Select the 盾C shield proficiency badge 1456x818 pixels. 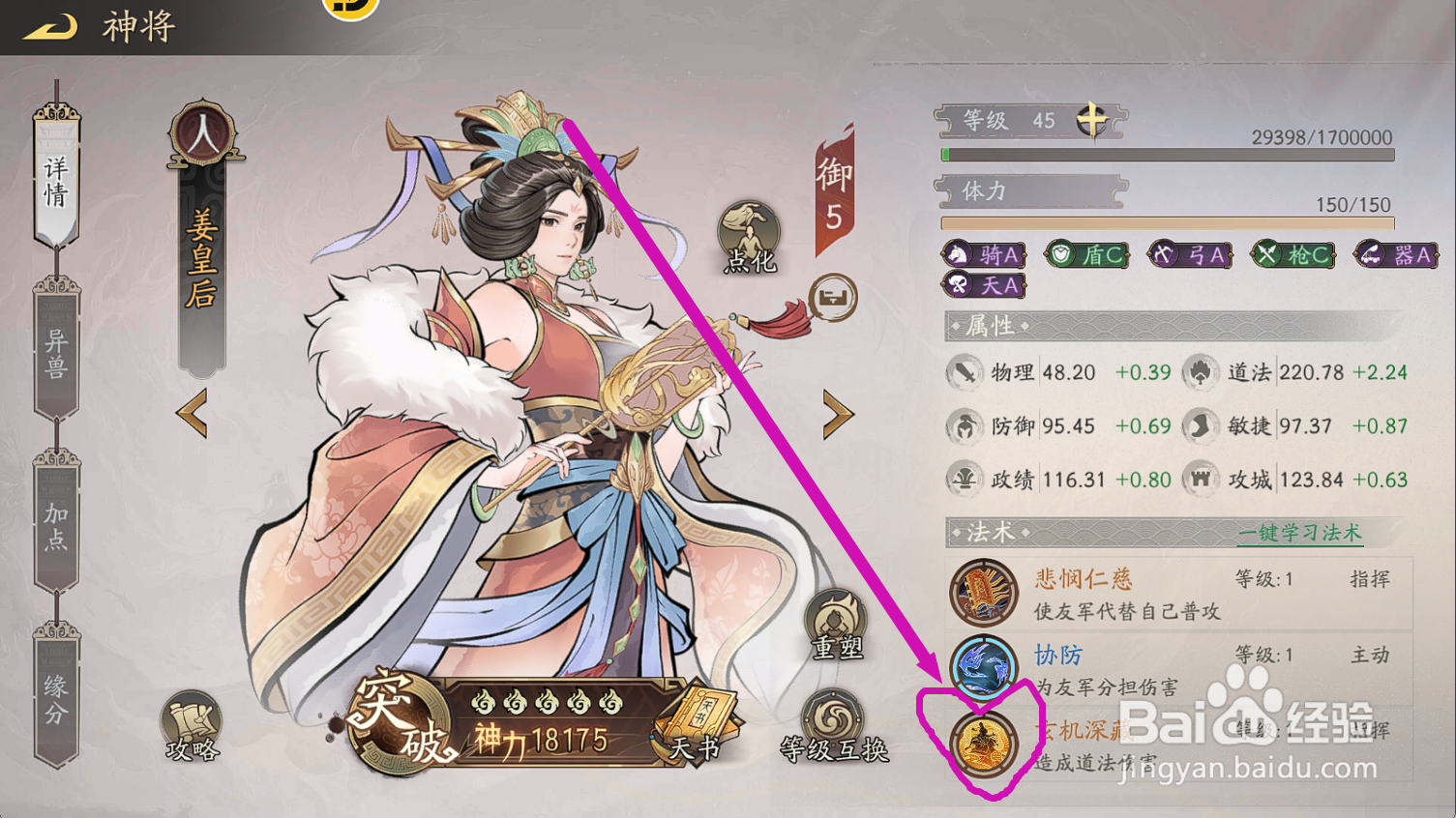pyautogui.click(x=1085, y=253)
